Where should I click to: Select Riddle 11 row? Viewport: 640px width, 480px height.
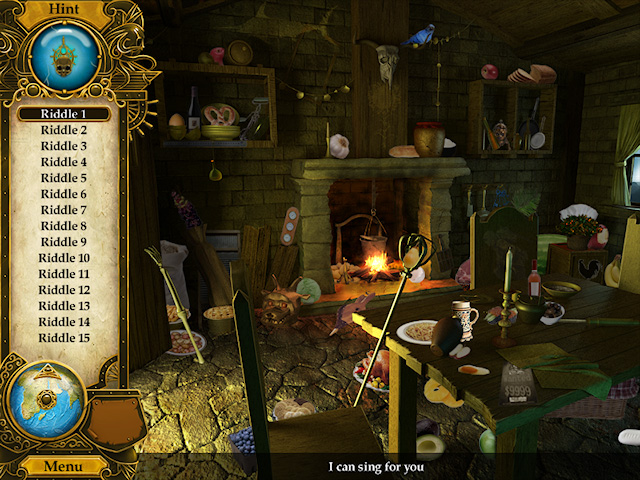tap(63, 274)
